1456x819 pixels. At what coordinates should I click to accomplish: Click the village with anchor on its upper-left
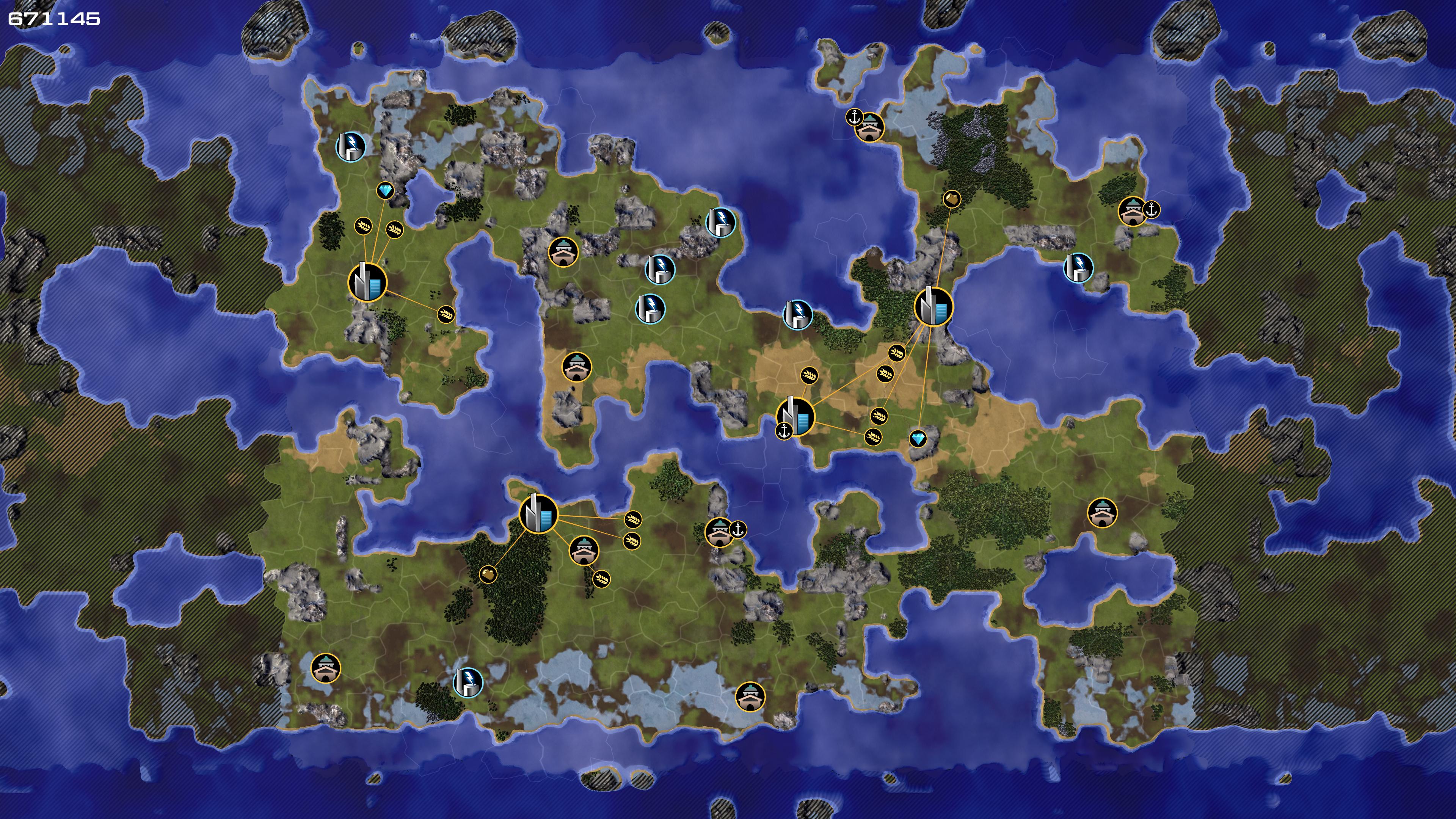[x=869, y=128]
